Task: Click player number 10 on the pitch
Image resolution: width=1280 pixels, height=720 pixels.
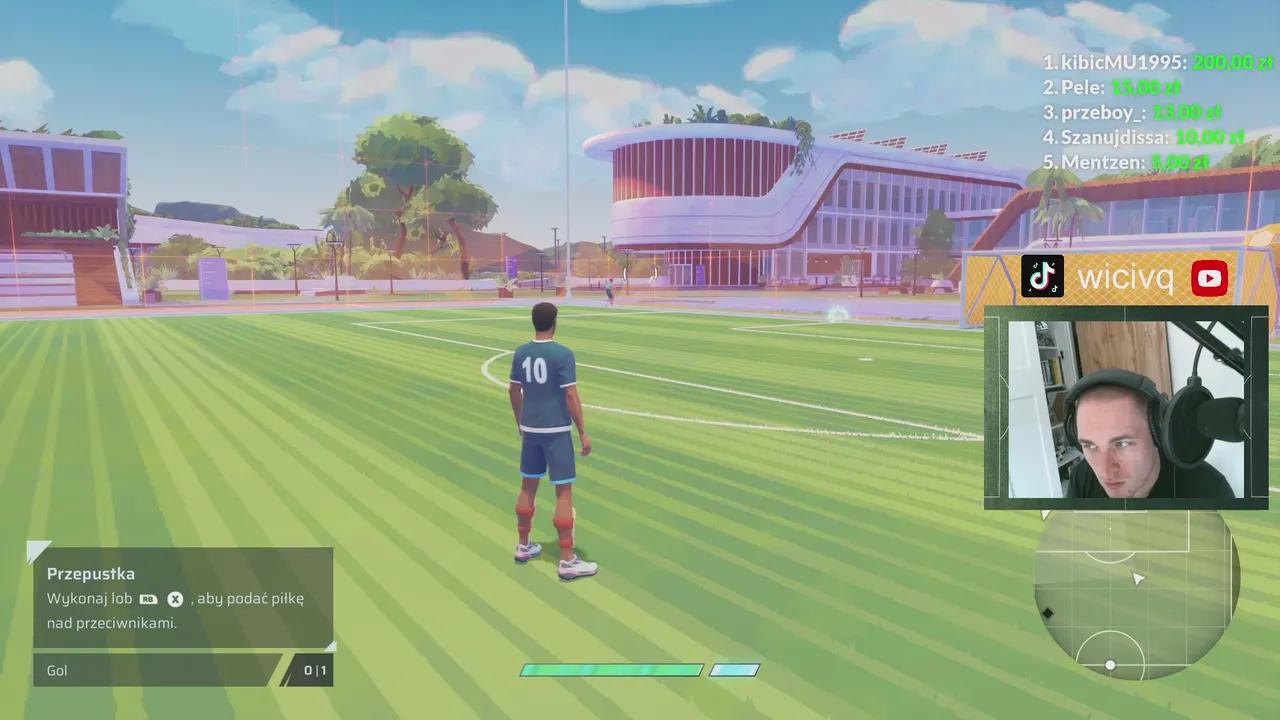Action: pos(536,370)
